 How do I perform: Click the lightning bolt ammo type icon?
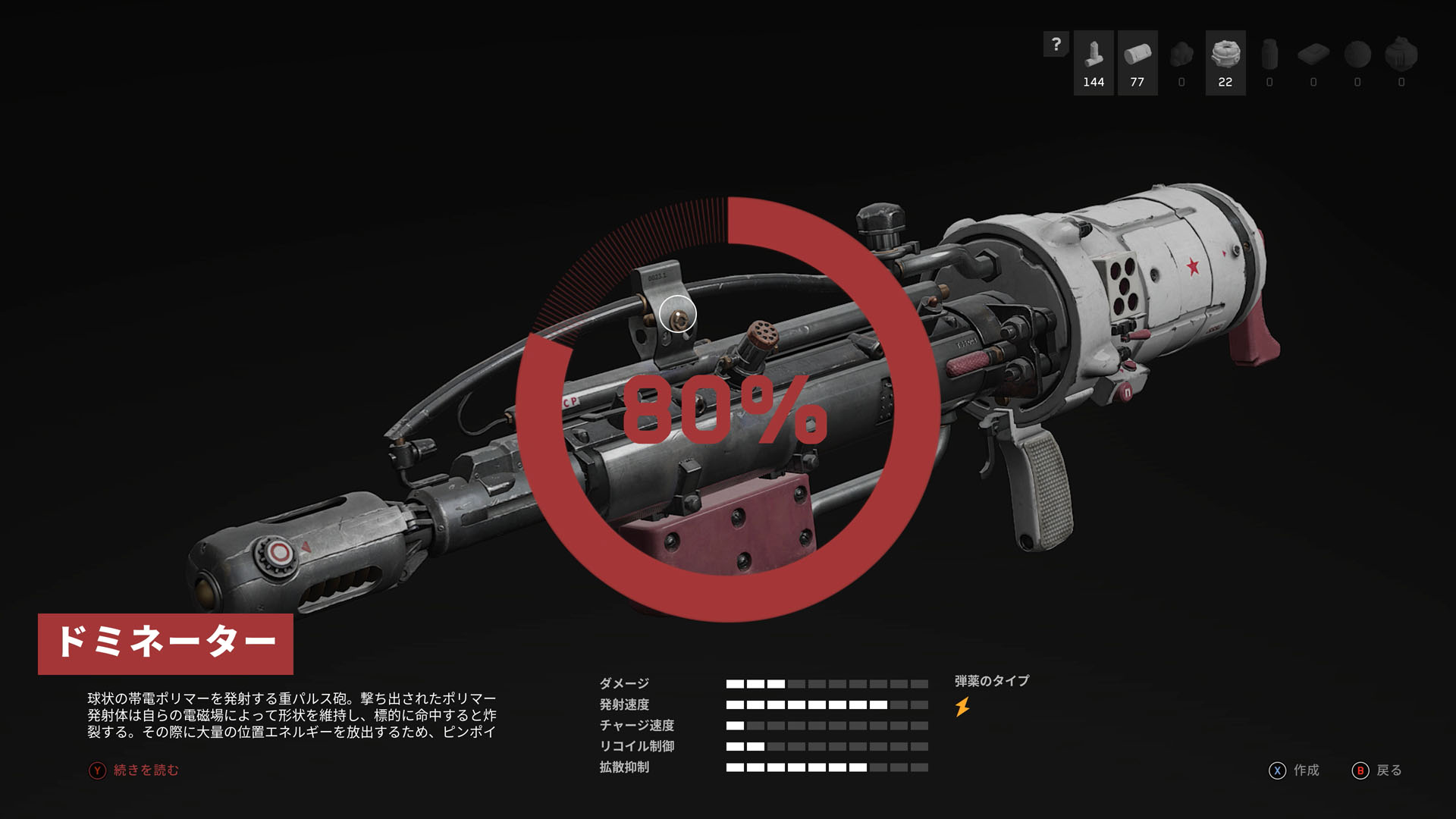pos(962,707)
